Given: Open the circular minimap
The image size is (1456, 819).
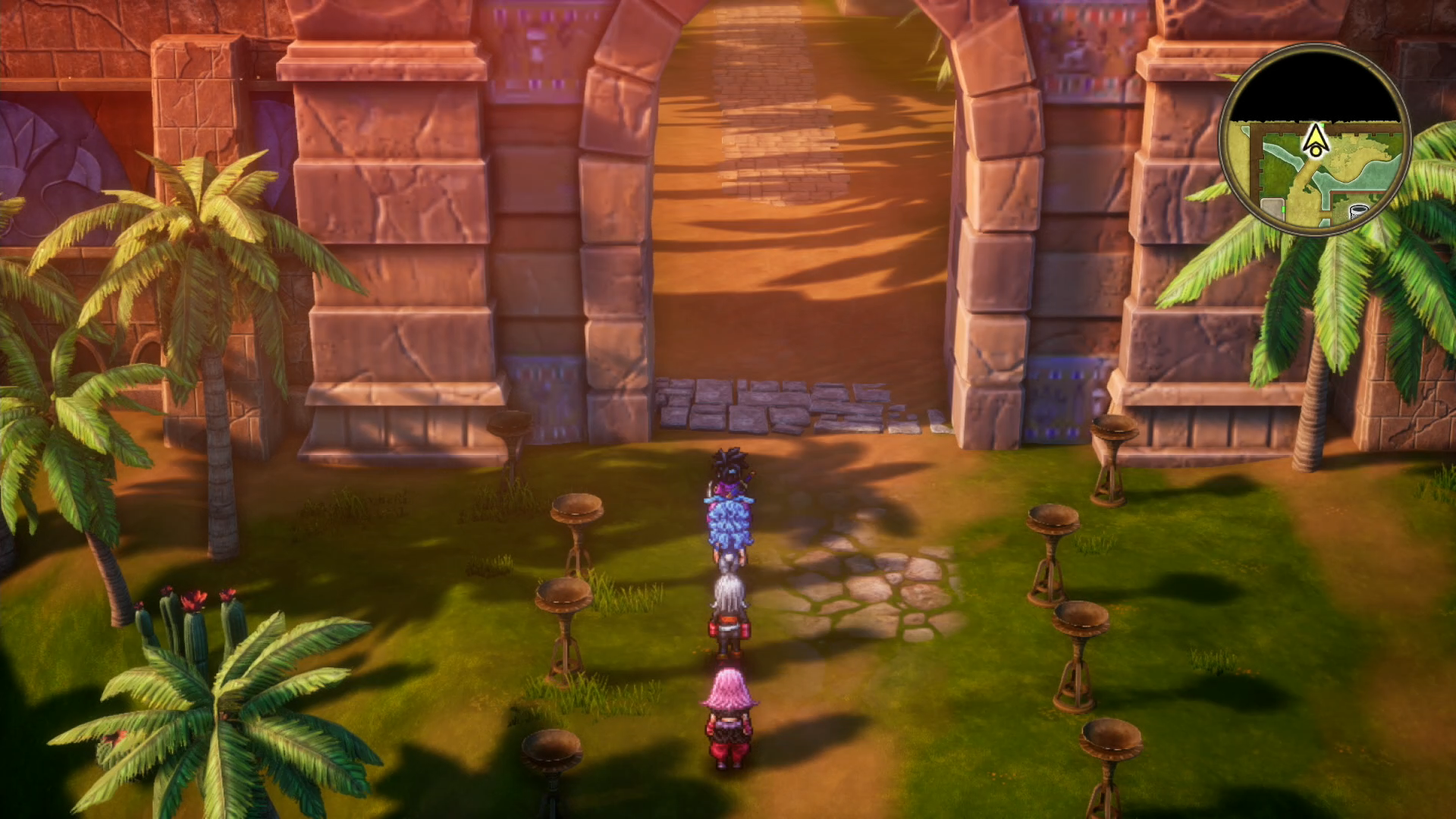Looking at the screenshot, I should click(1314, 140).
